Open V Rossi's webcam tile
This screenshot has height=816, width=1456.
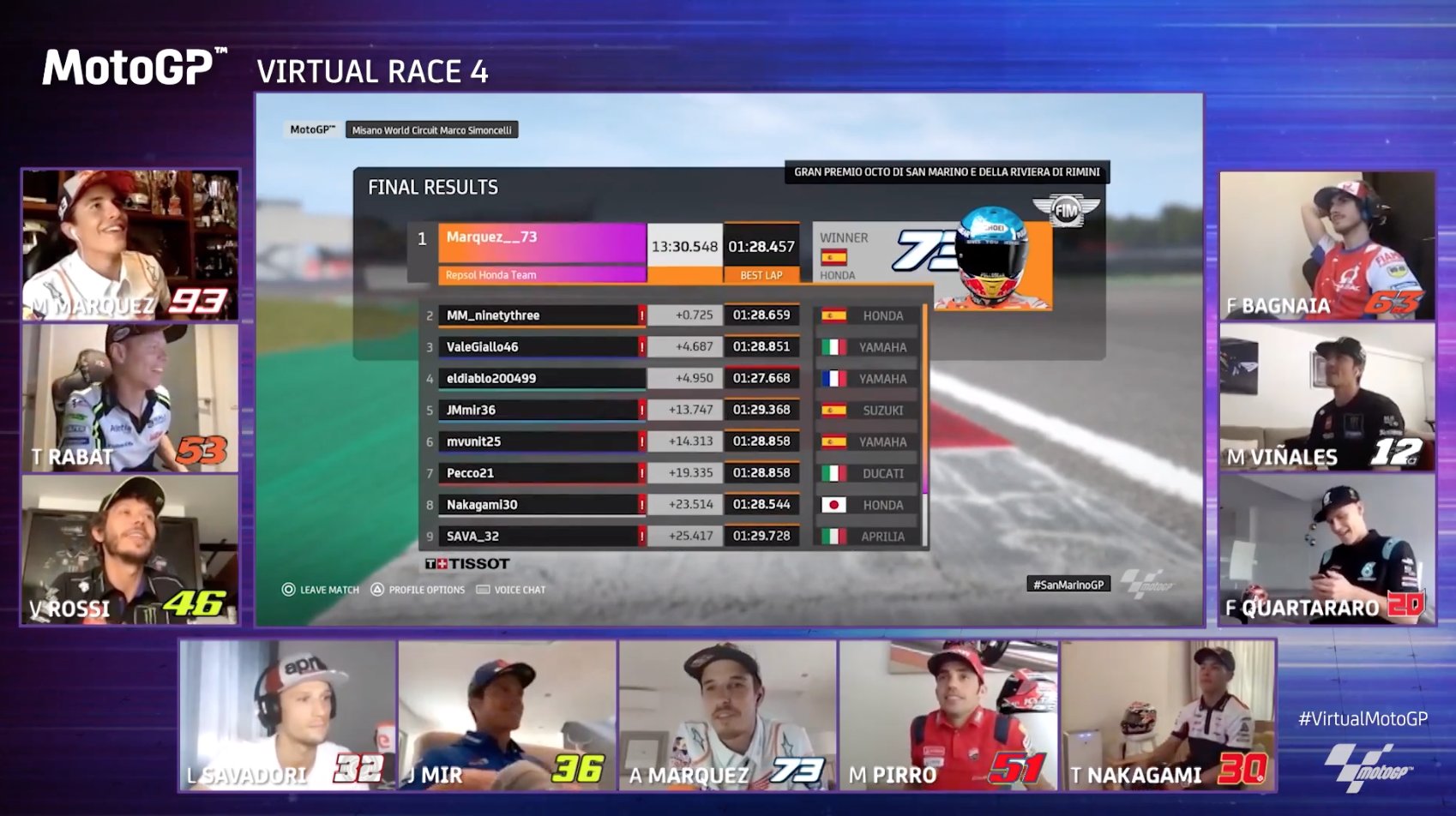click(130, 549)
